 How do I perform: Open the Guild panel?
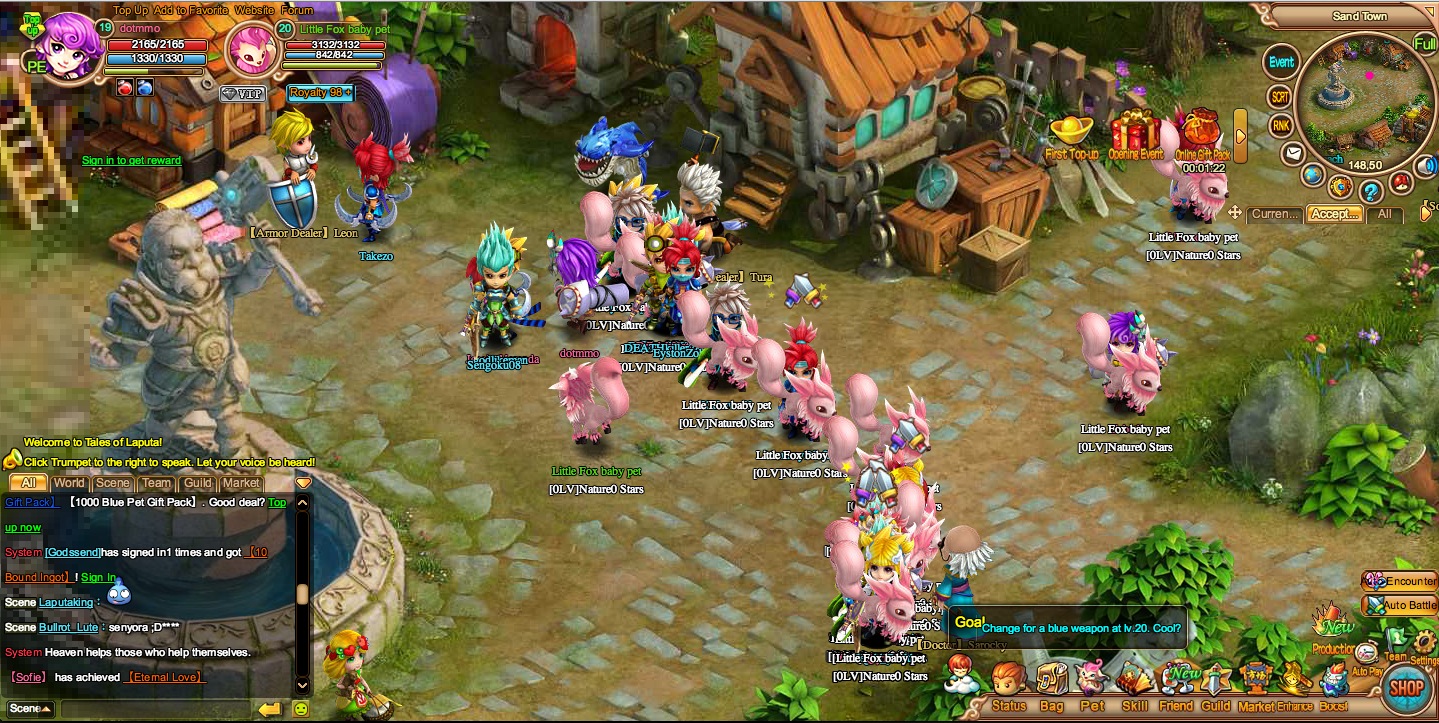pos(1216,685)
